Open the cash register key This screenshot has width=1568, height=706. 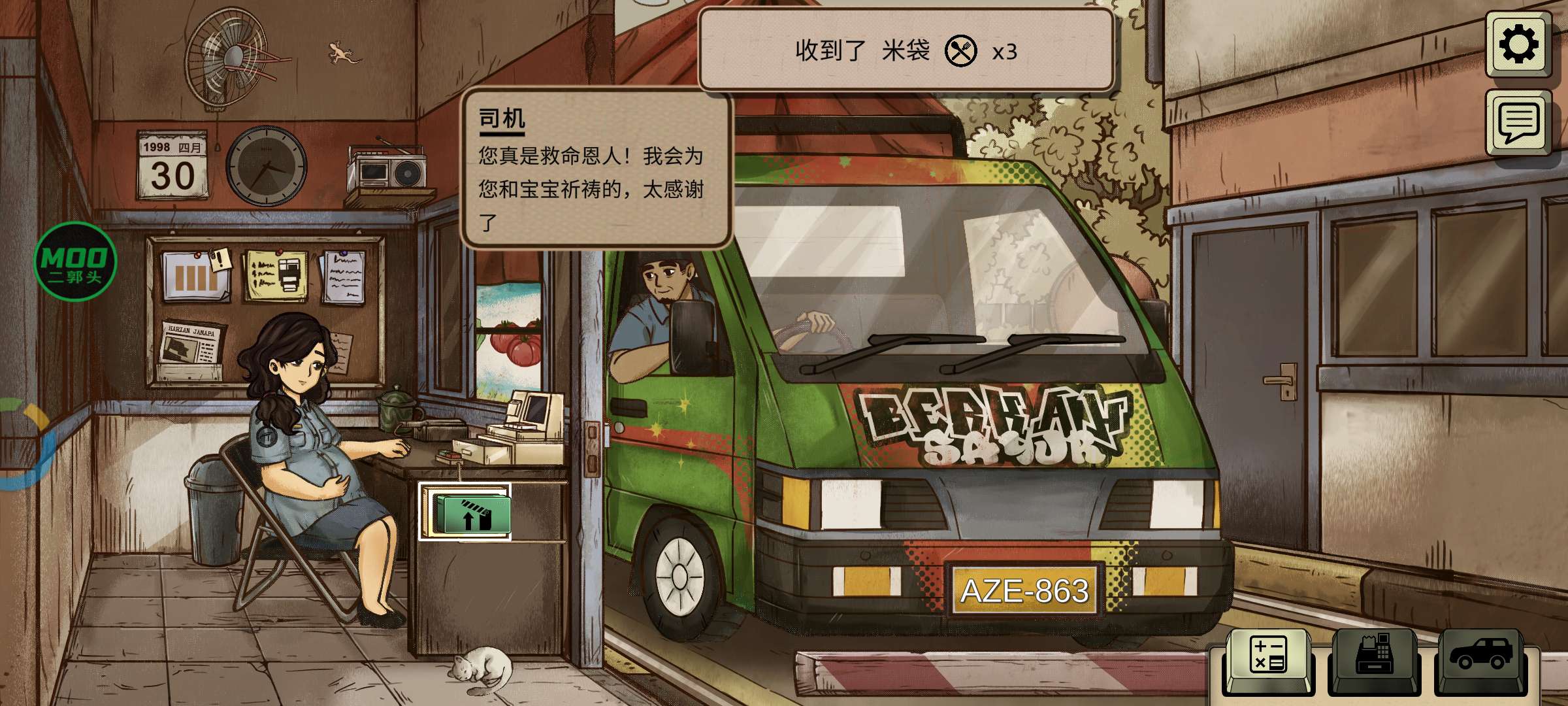pos(1374,657)
